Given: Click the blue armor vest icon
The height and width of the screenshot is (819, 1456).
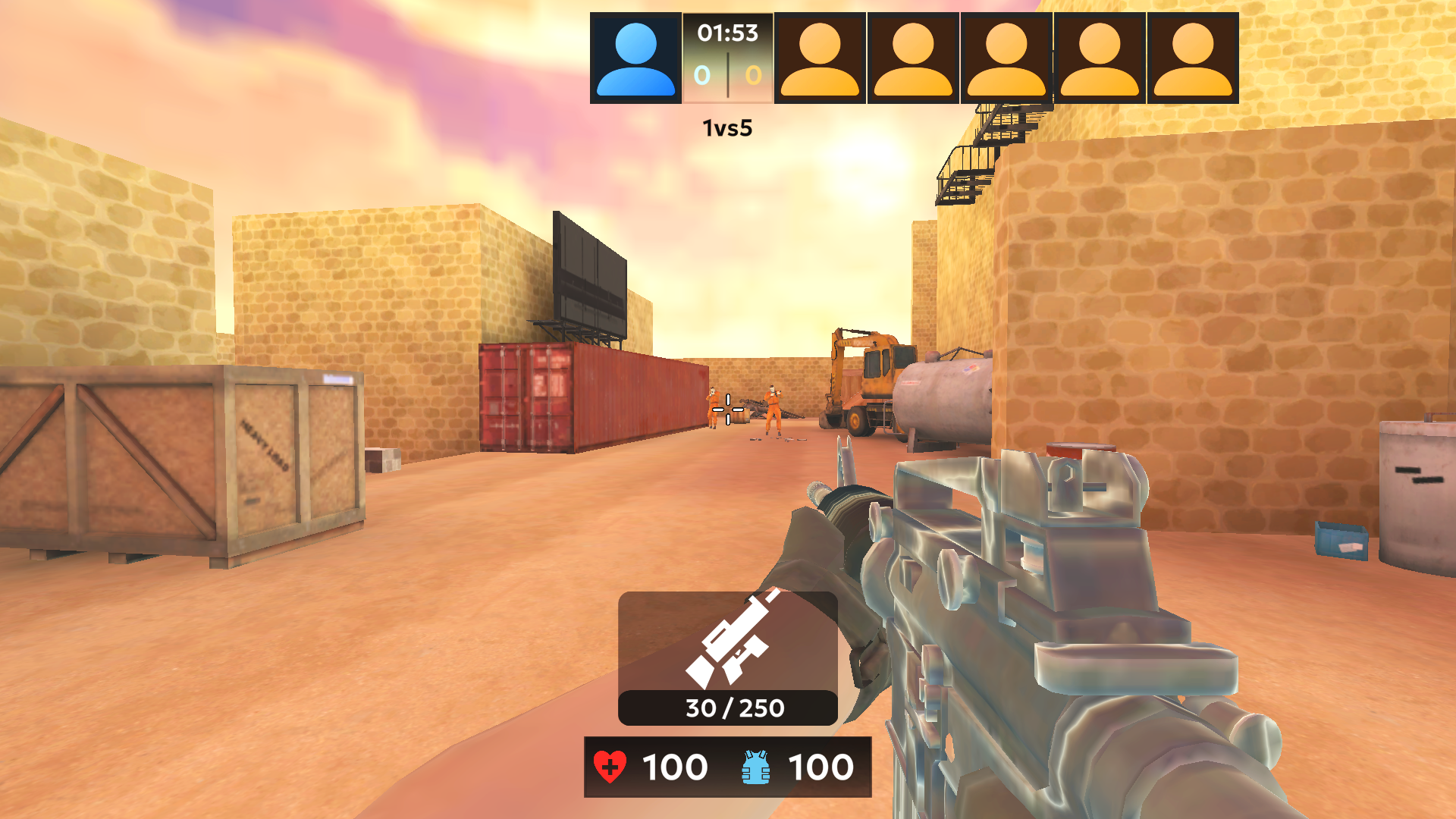Looking at the screenshot, I should (755, 767).
